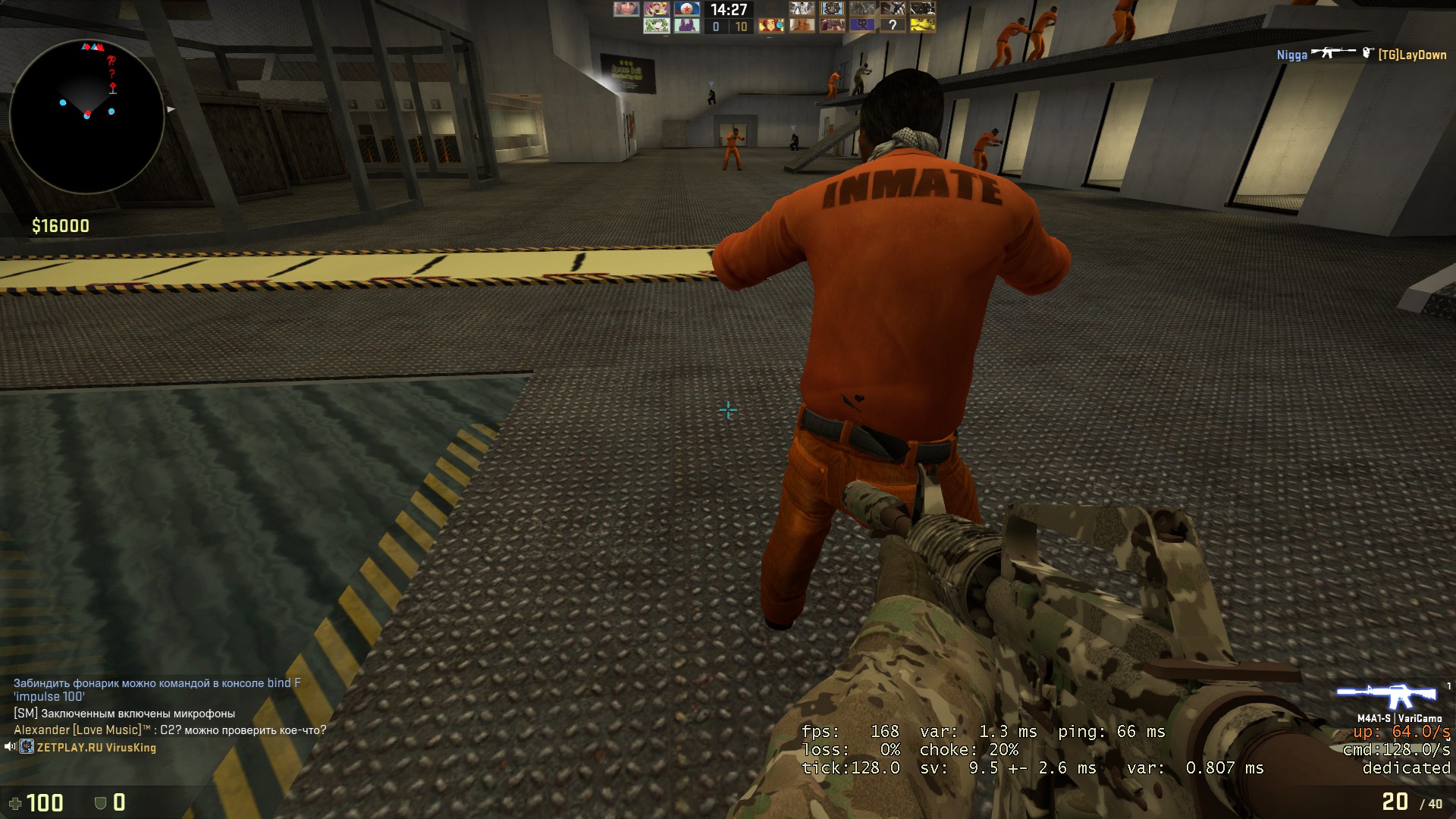Select the question mark player avatar
This screenshot has width=1456, height=819.
click(x=893, y=25)
